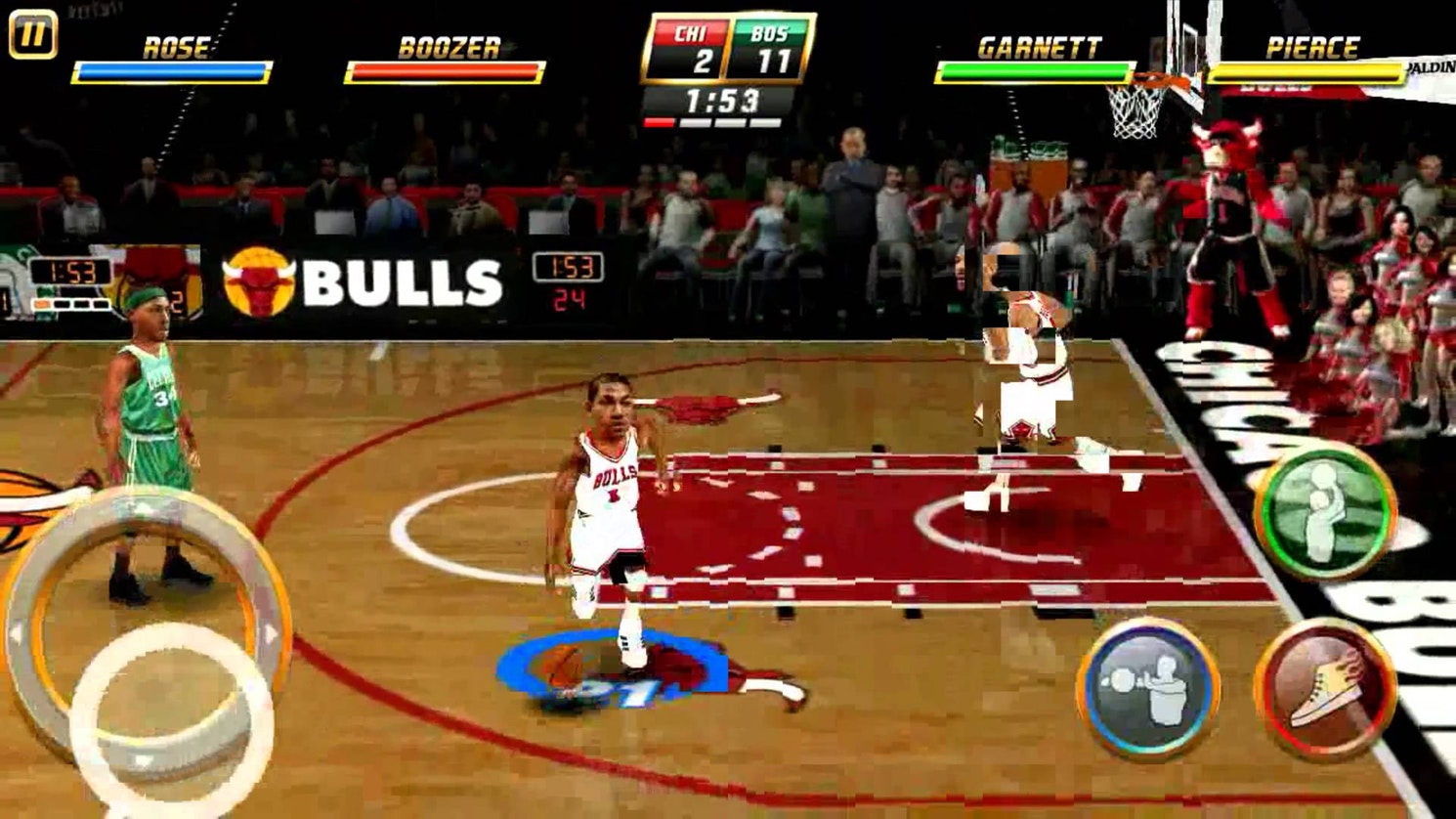The image size is (1456, 819).
Task: Select the PIERCE nameplate
Action: coord(1313,43)
